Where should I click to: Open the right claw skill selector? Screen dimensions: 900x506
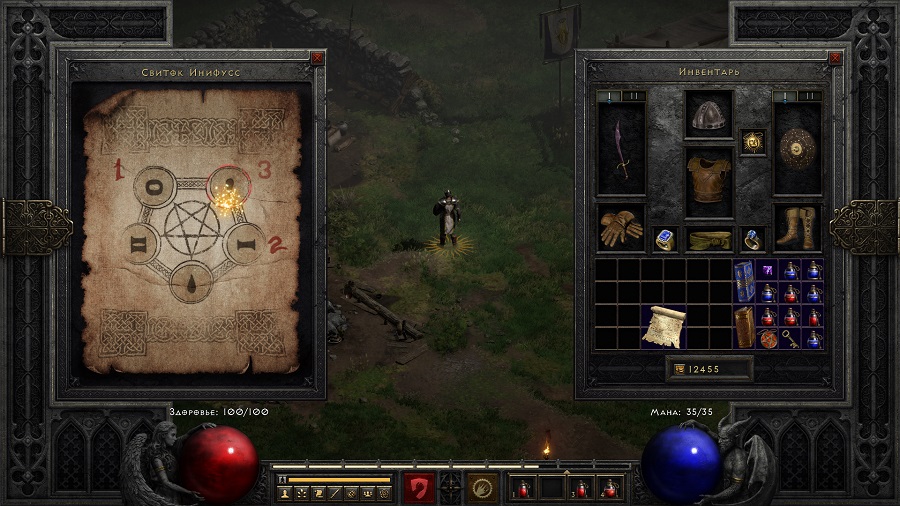point(483,488)
